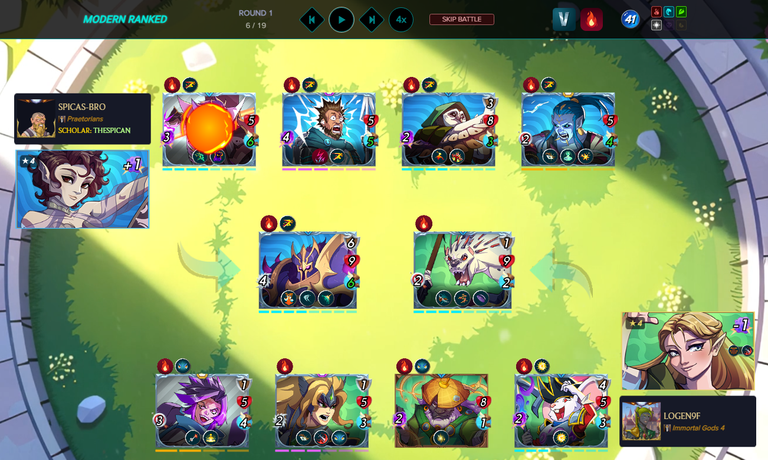Skip forward to the next battle step

[x=371, y=19]
